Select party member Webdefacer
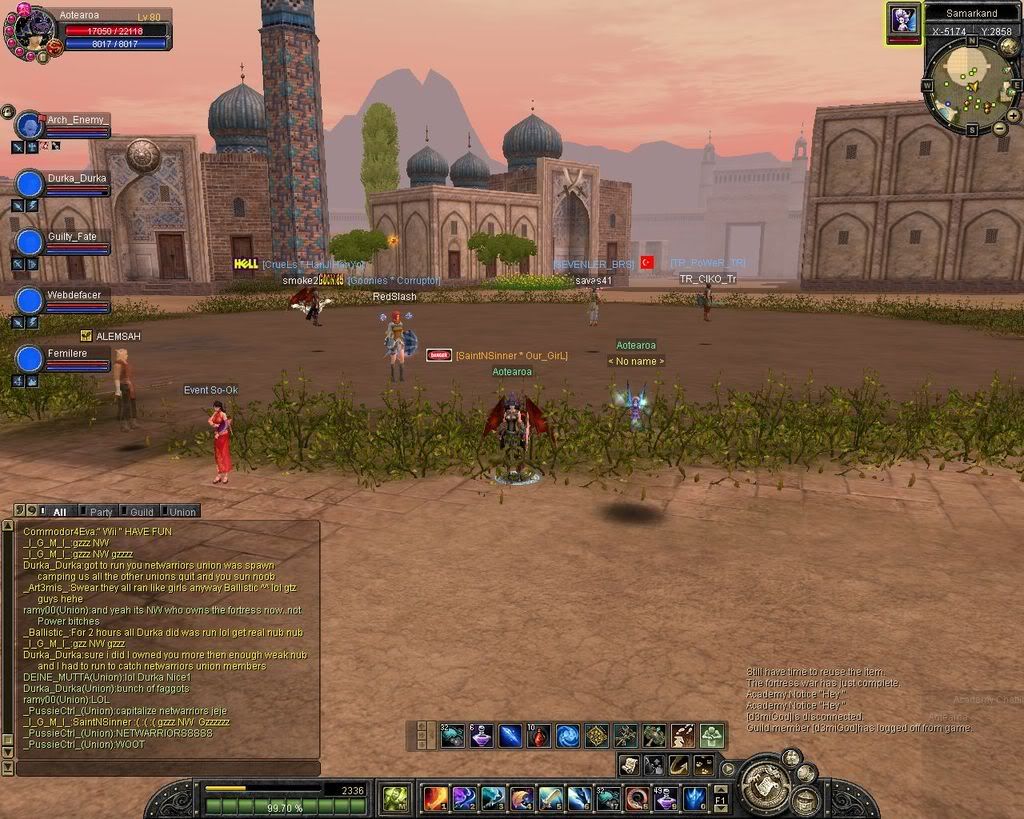1024x819 pixels. coord(31,300)
